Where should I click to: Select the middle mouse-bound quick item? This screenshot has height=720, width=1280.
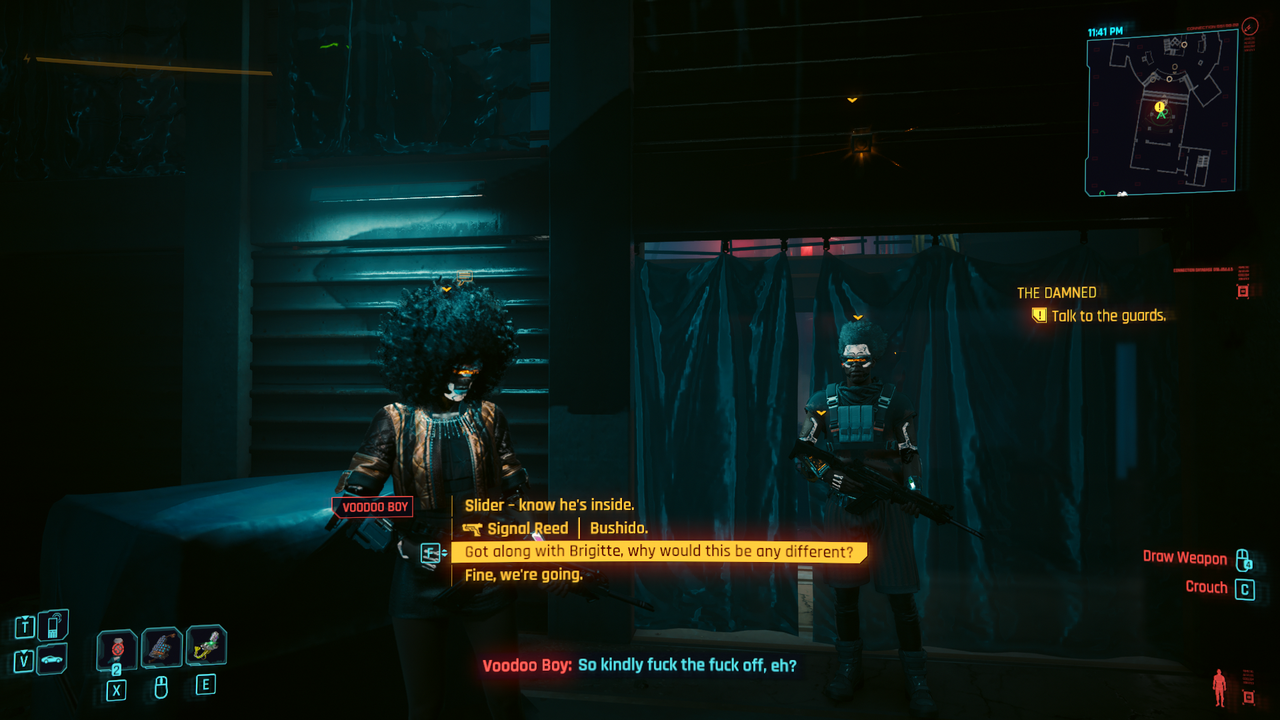160,648
